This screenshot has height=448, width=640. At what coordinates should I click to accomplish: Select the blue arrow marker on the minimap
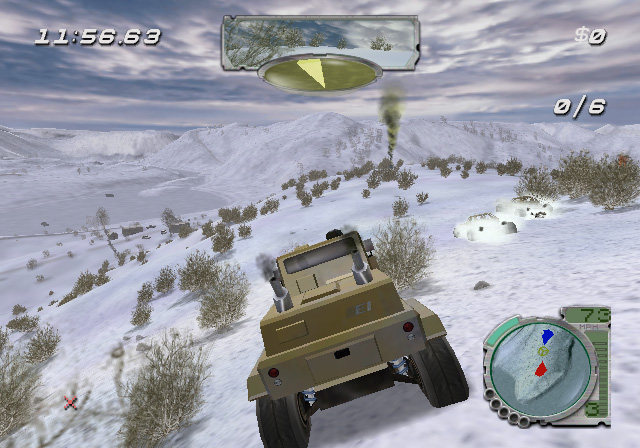[x=547, y=336]
